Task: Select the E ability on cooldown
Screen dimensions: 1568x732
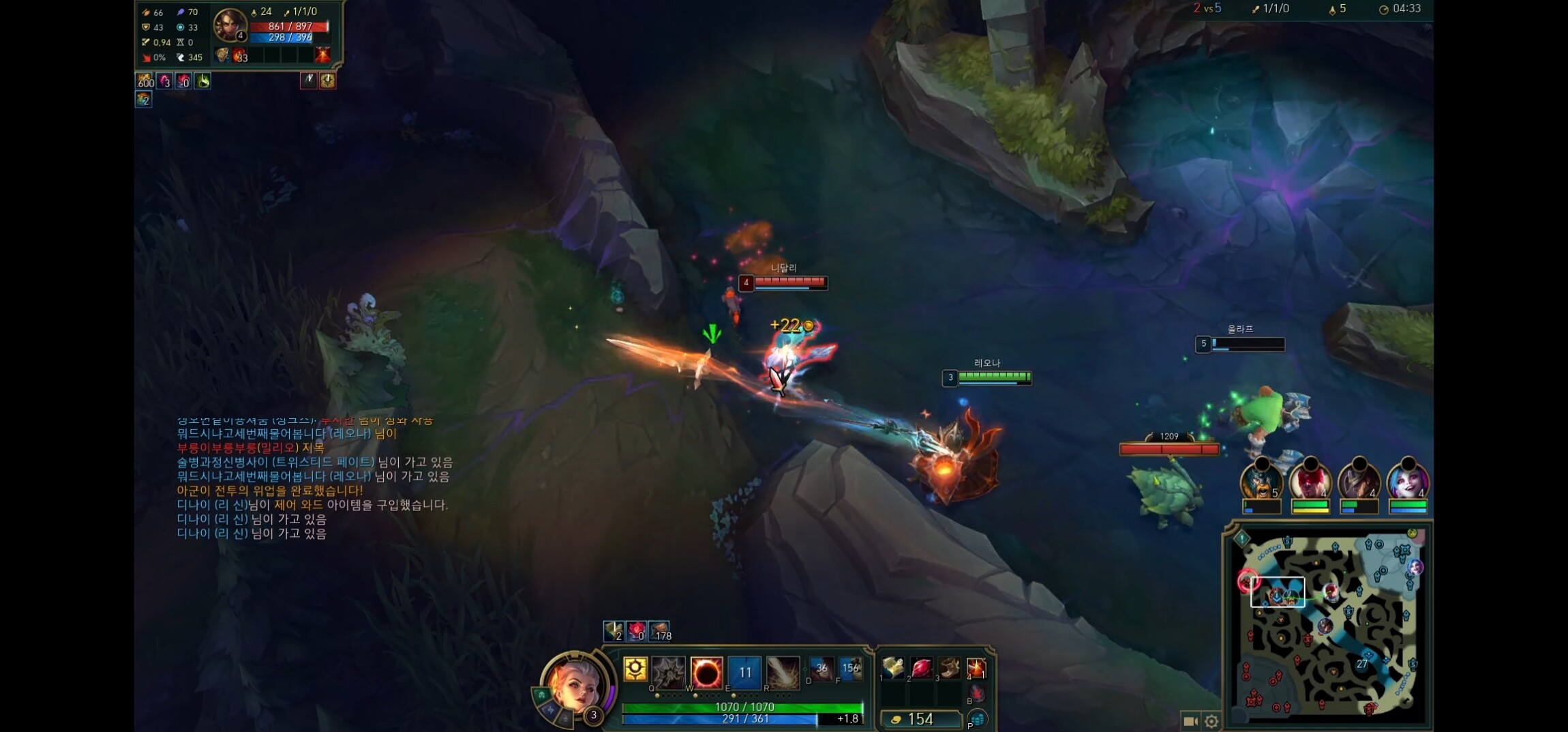Action: (744, 673)
